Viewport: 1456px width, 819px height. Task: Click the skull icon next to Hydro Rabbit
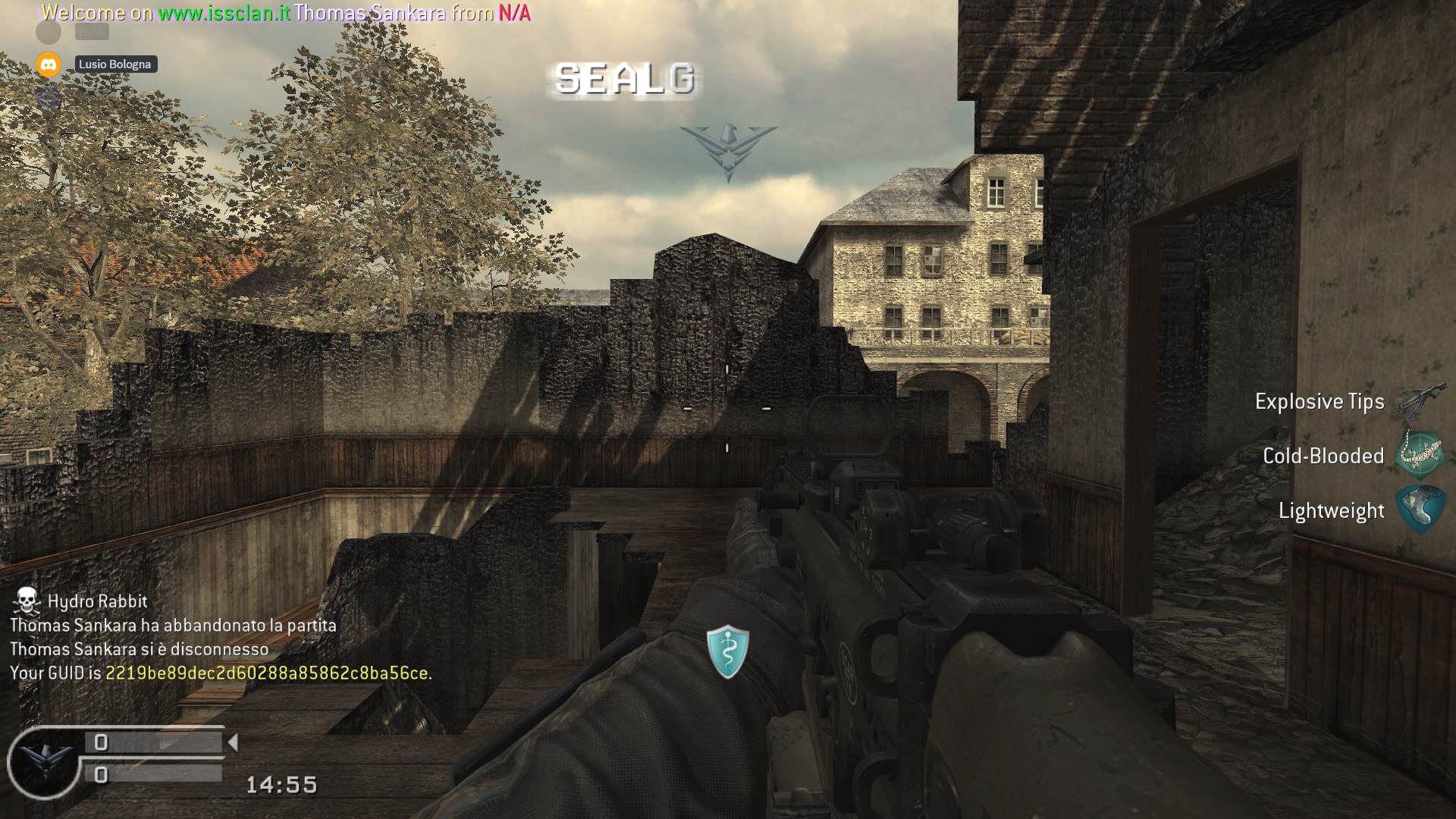tap(27, 601)
